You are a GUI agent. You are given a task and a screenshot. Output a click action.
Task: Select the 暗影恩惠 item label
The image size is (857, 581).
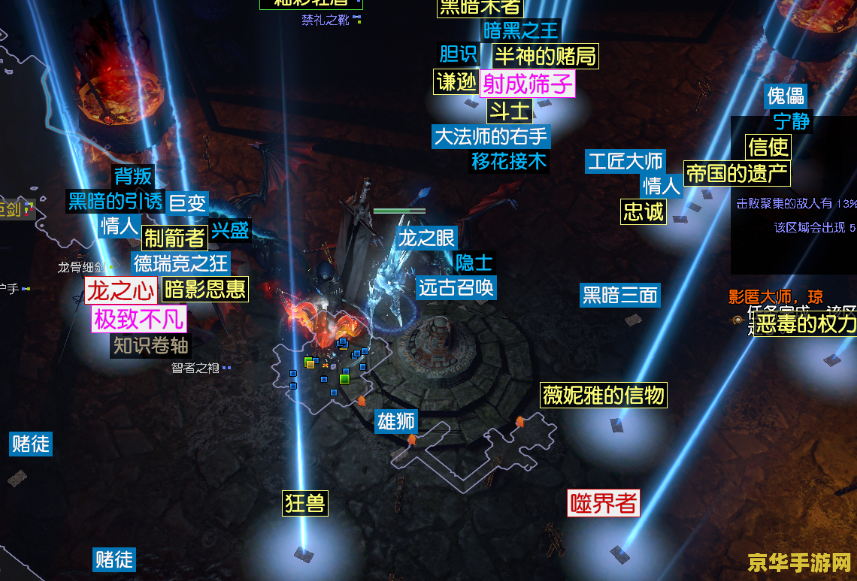click(205, 290)
